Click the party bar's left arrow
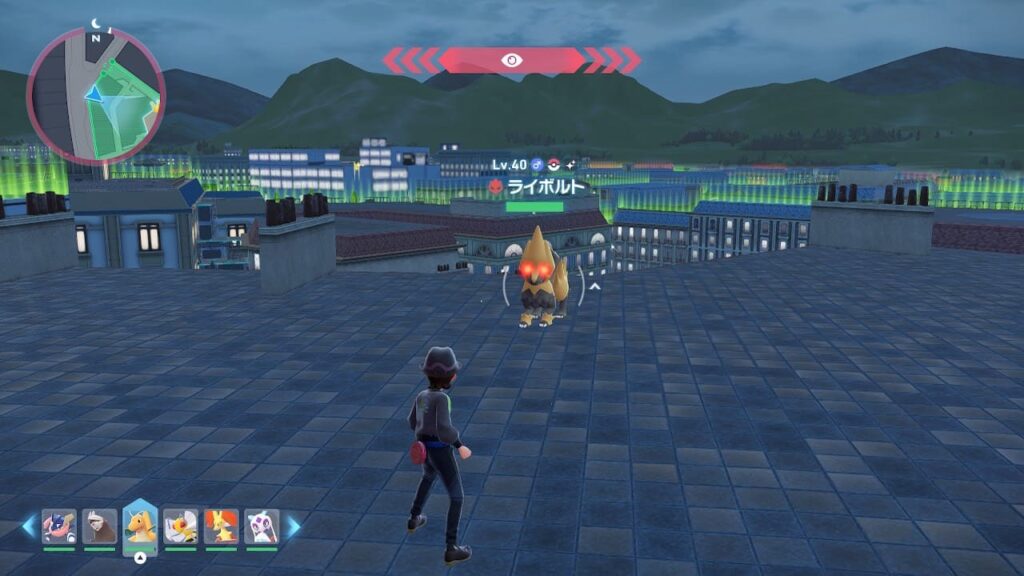 click(x=28, y=526)
